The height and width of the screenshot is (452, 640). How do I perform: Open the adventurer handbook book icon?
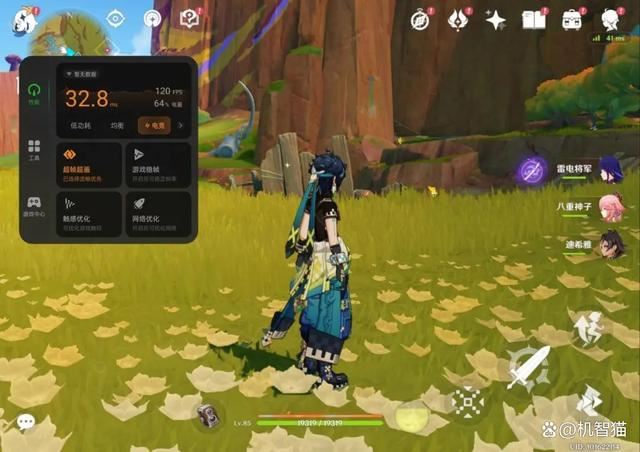click(533, 18)
